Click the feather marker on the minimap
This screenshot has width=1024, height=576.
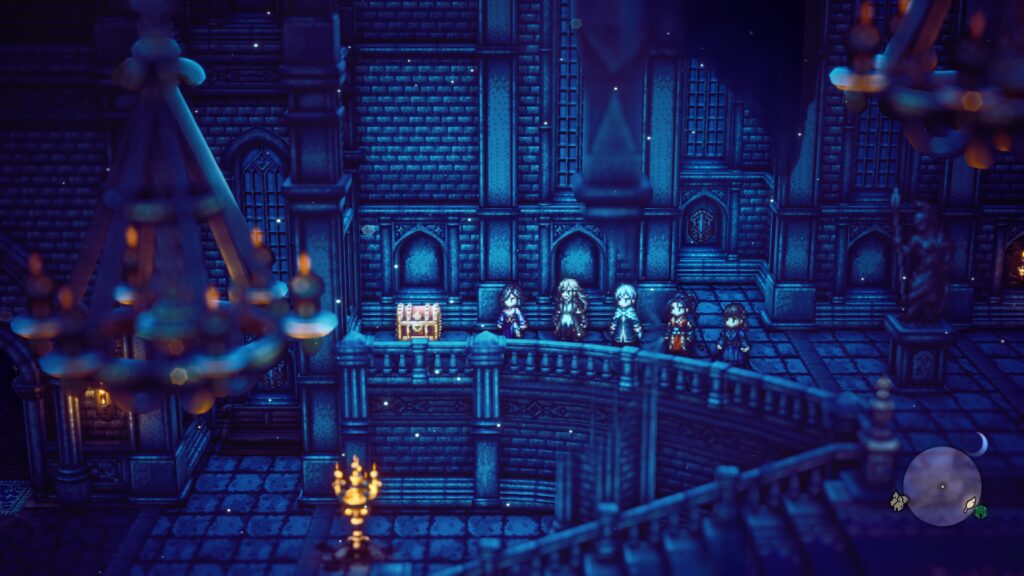(x=970, y=506)
